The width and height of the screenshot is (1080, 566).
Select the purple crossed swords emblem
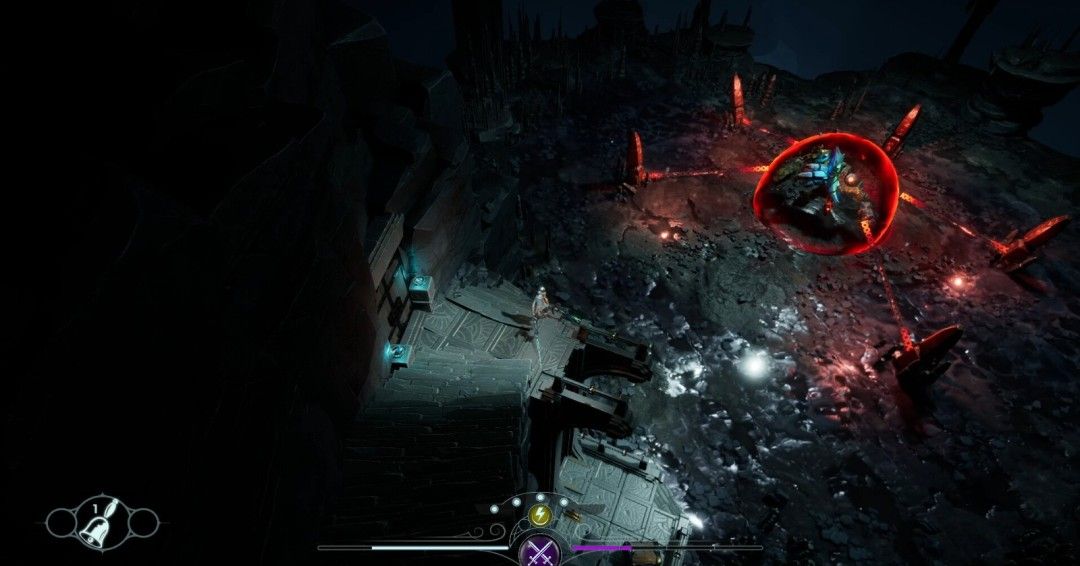pyautogui.click(x=541, y=549)
